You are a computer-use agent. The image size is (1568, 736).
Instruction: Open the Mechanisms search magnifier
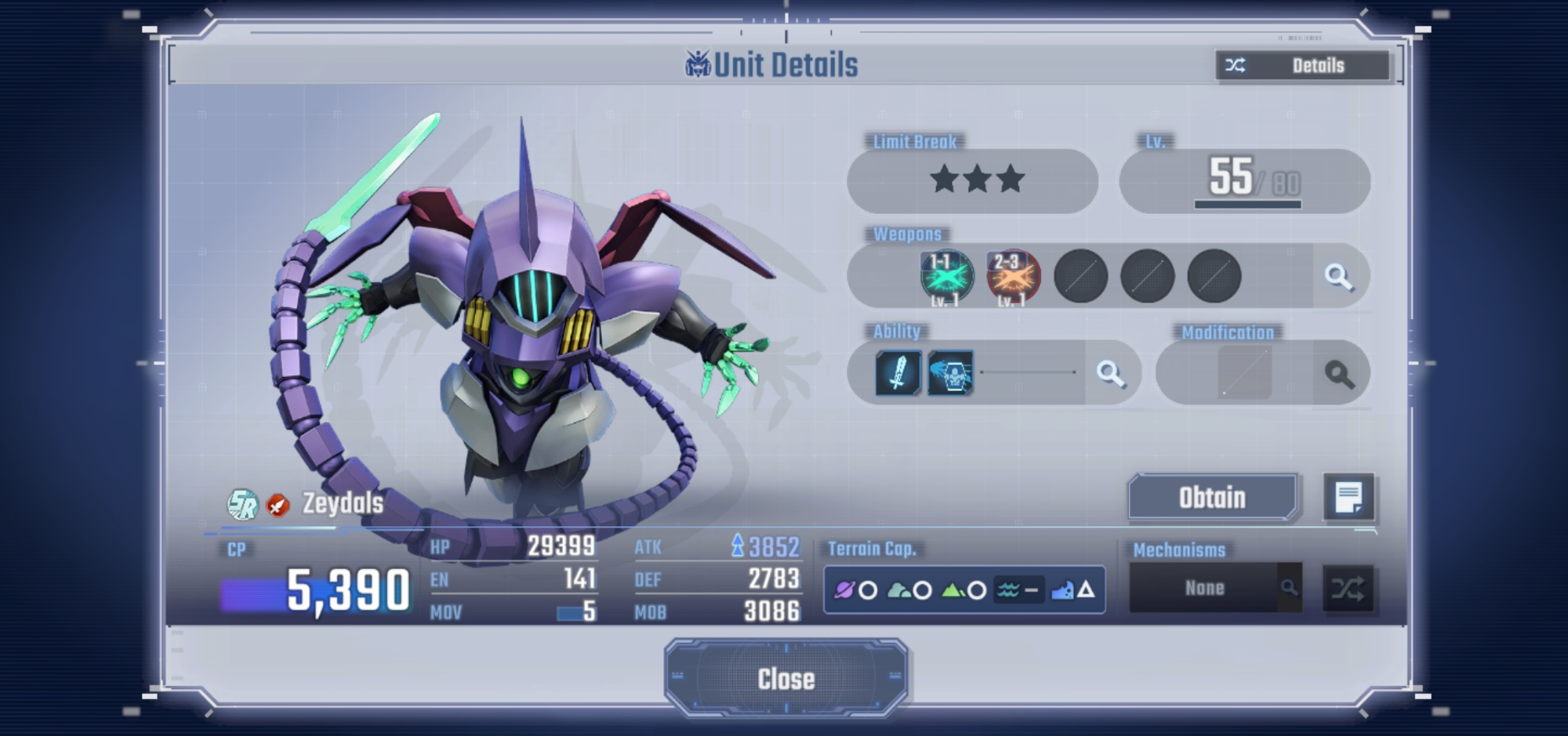pyautogui.click(x=1289, y=587)
